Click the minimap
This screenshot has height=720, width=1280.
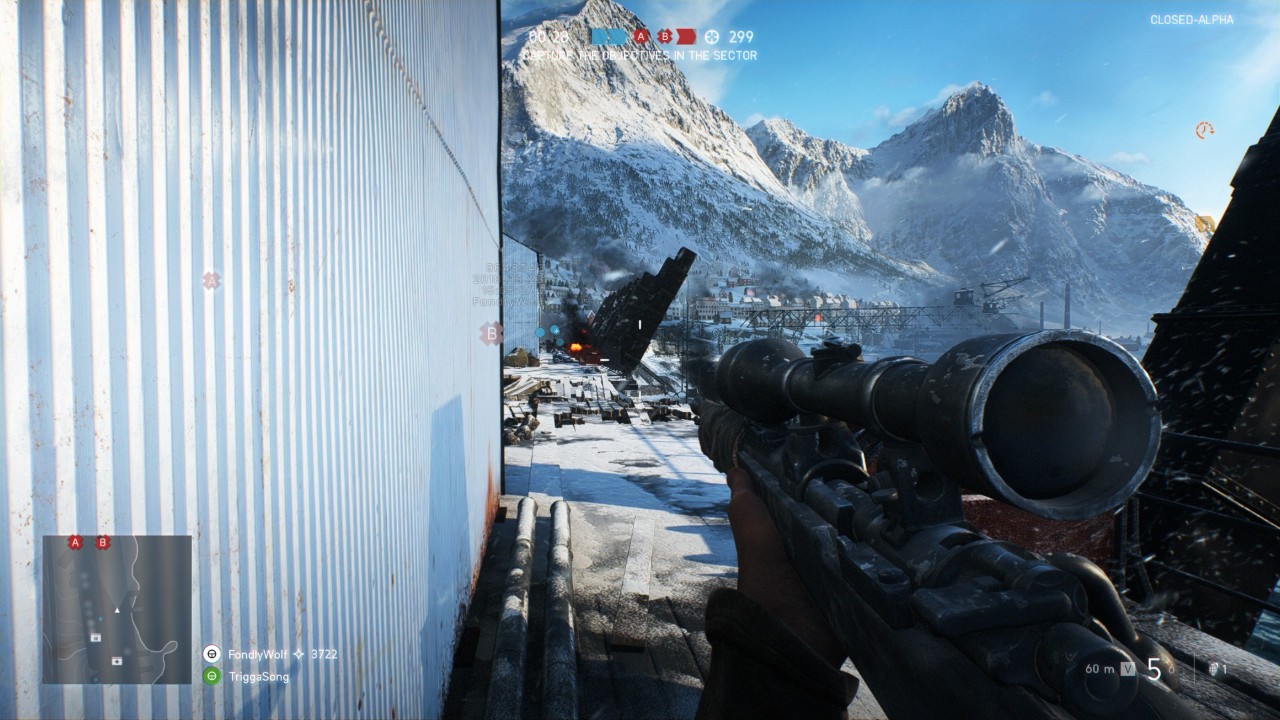pyautogui.click(x=117, y=609)
